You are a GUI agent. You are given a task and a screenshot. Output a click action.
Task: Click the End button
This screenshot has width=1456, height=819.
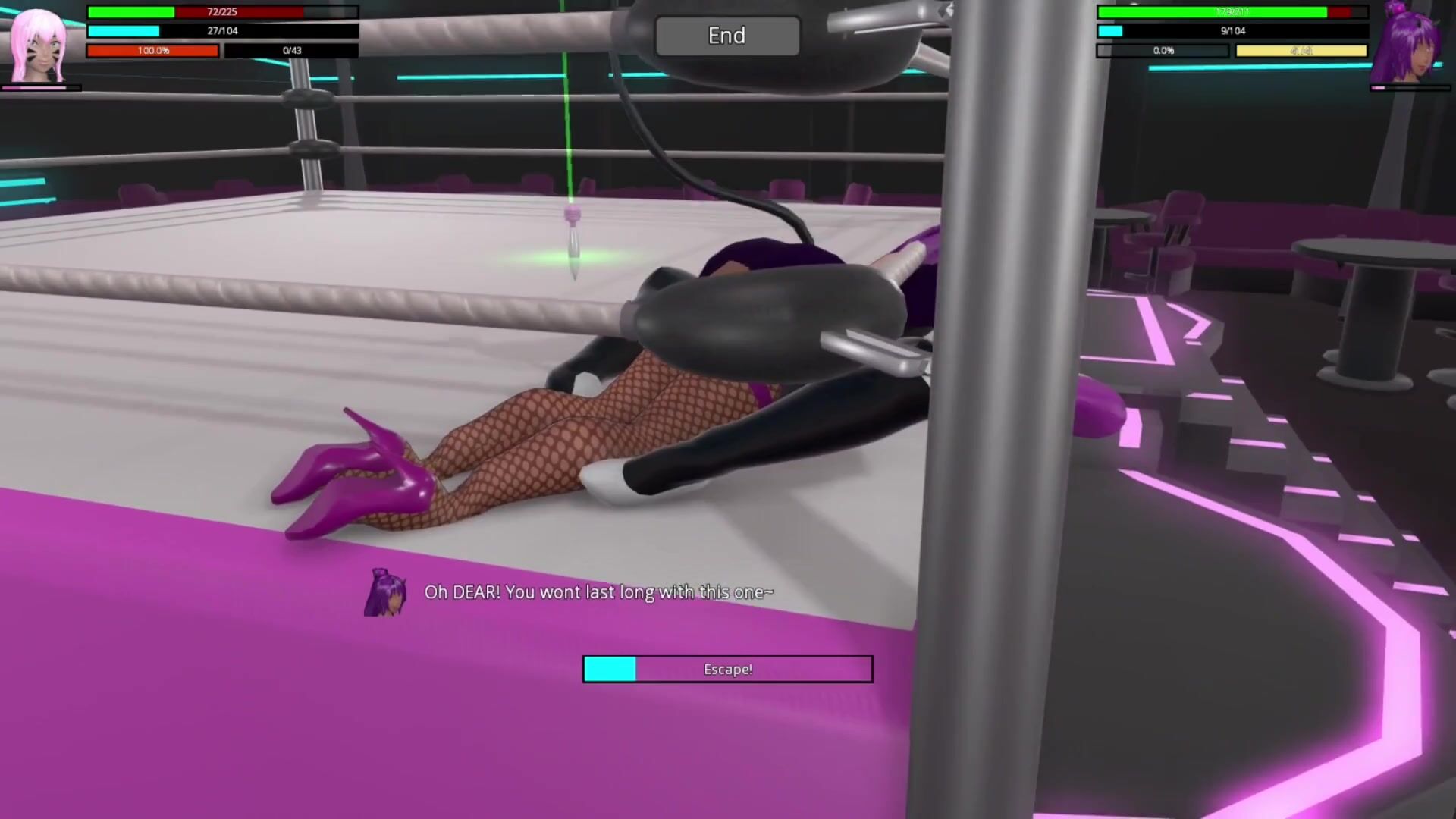726,36
